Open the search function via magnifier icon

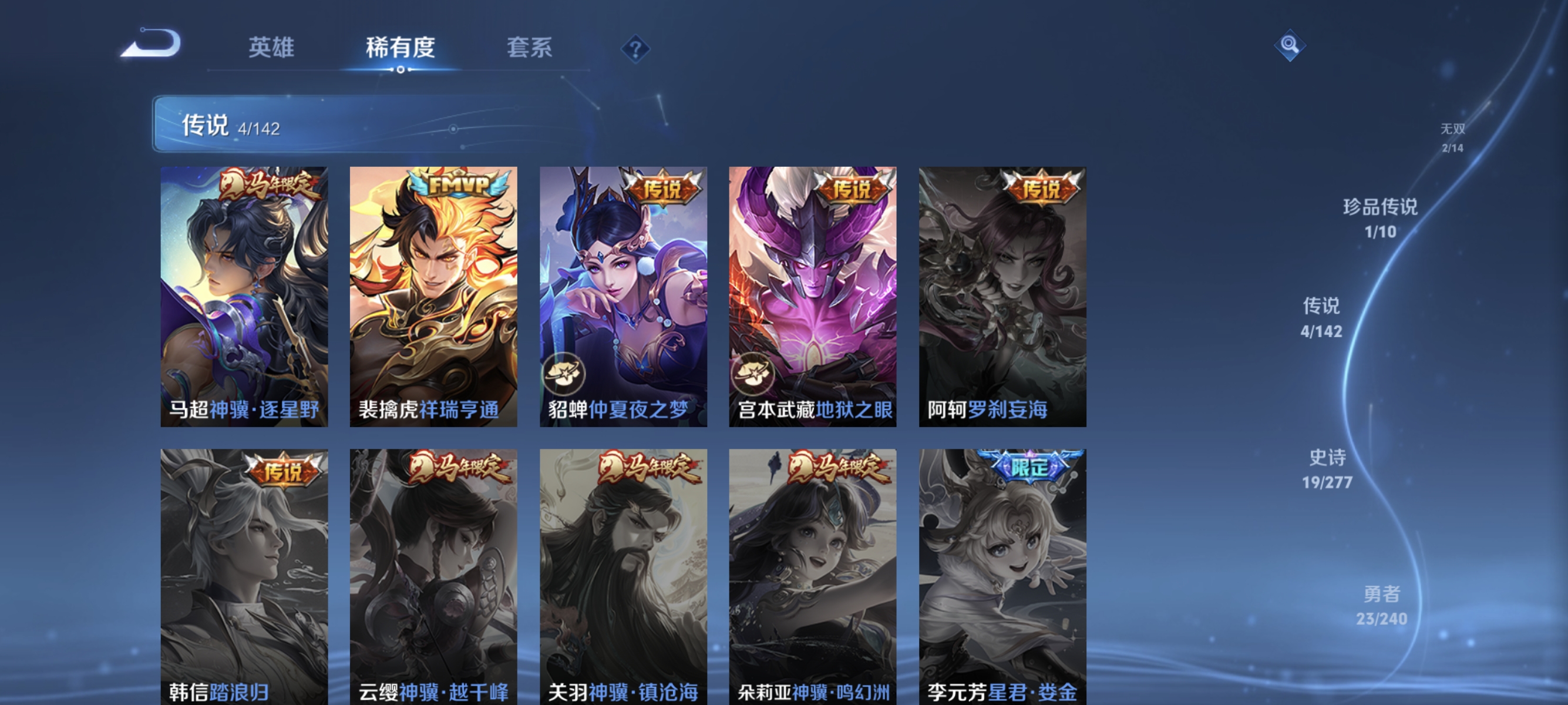pyautogui.click(x=1290, y=46)
